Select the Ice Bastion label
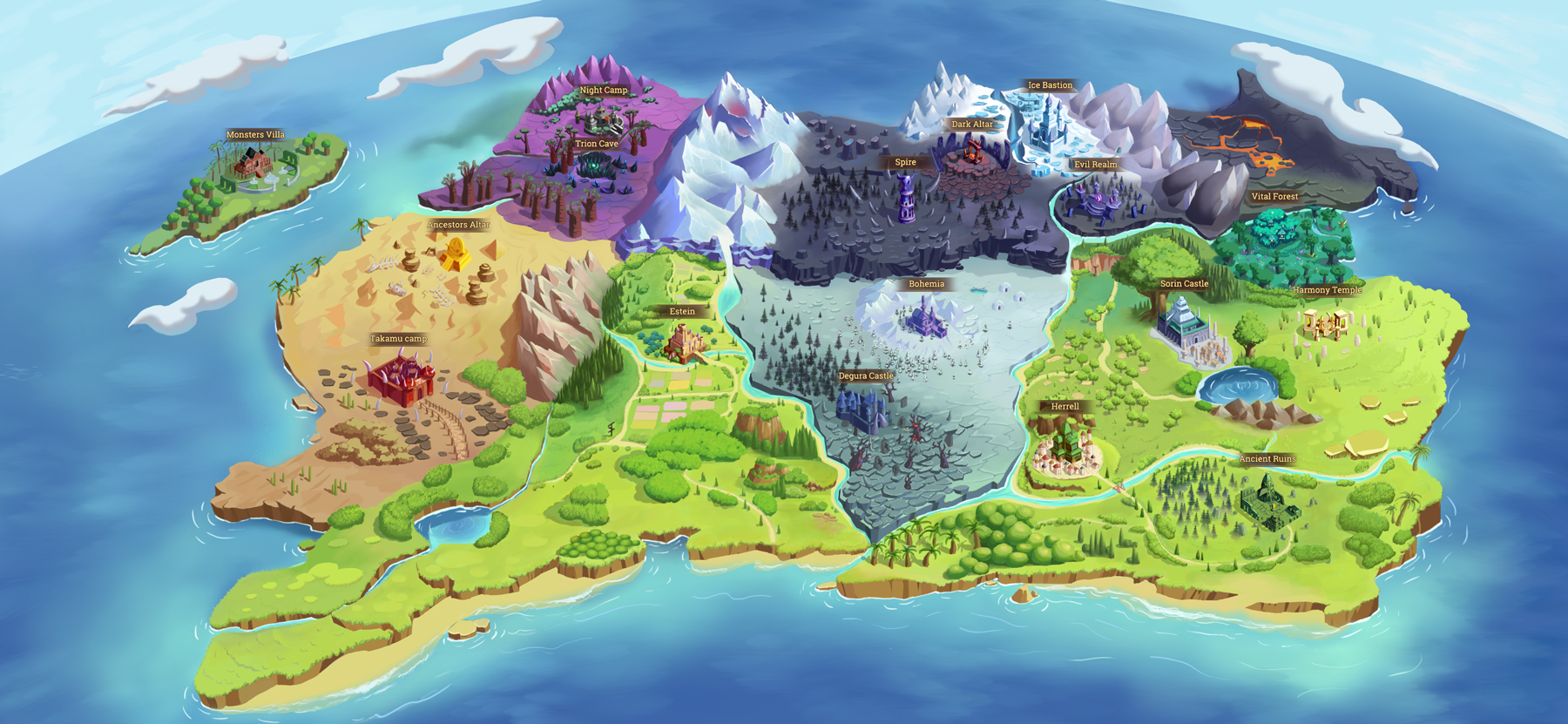 (x=1050, y=85)
